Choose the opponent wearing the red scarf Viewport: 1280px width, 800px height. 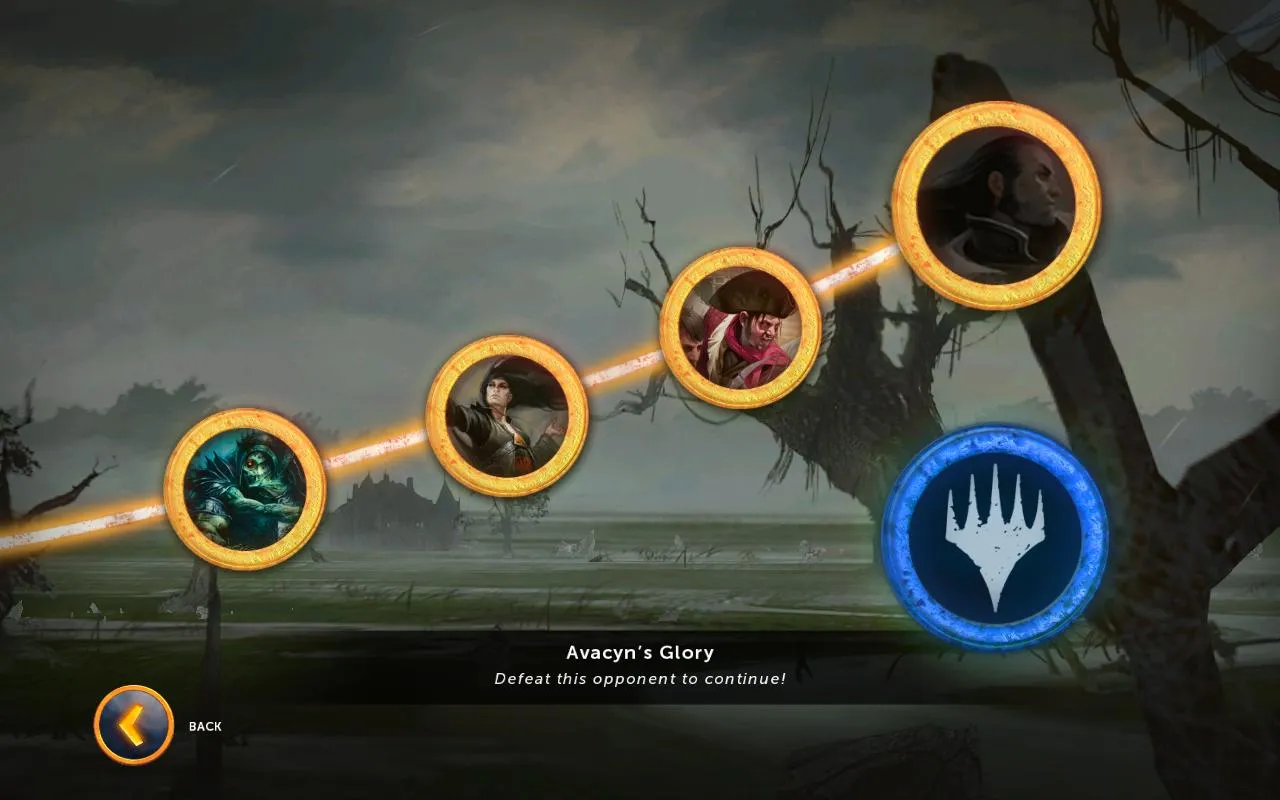737,330
